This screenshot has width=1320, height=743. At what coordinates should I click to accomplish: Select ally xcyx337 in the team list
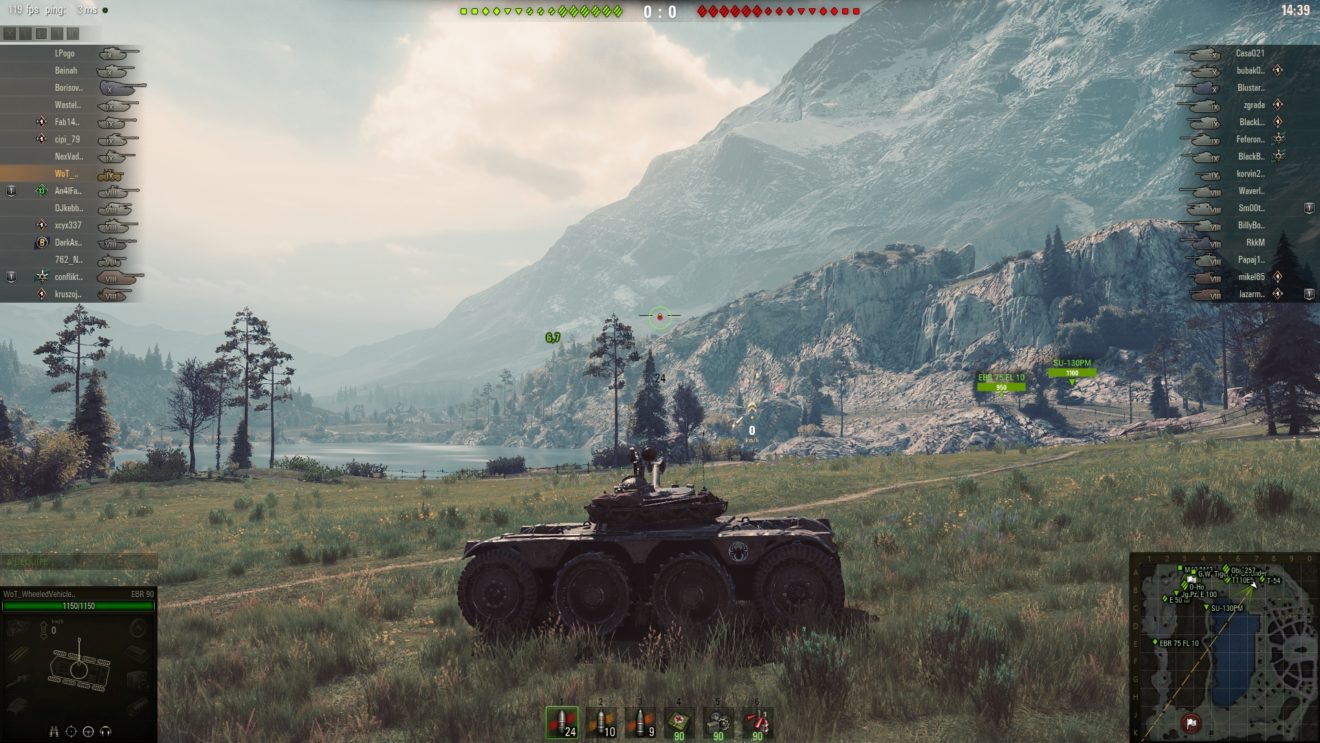(x=67, y=225)
